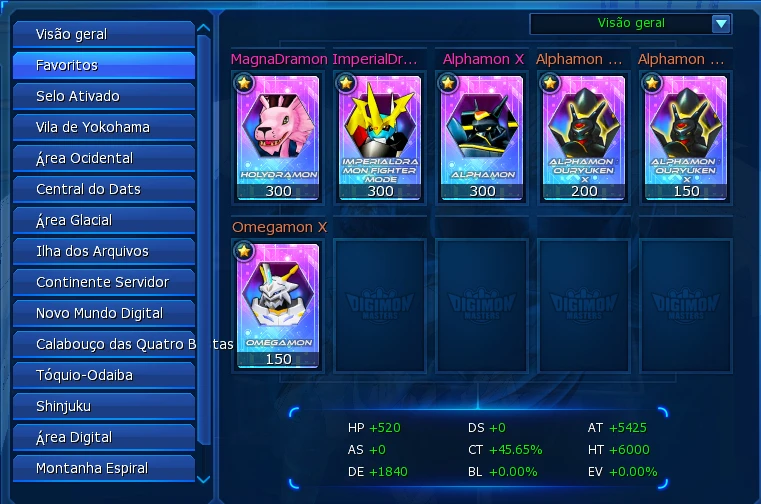Show the Central do Dats seals
This screenshot has width=761, height=504.
click(x=103, y=189)
